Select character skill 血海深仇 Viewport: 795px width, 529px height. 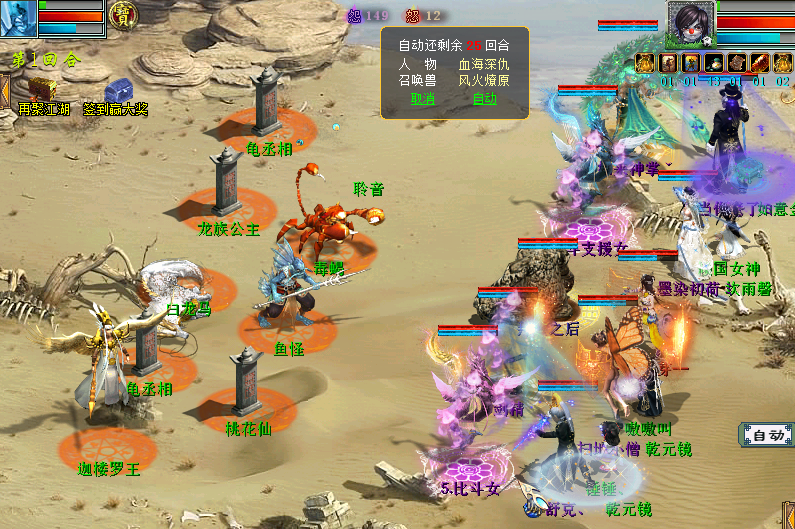(x=484, y=65)
